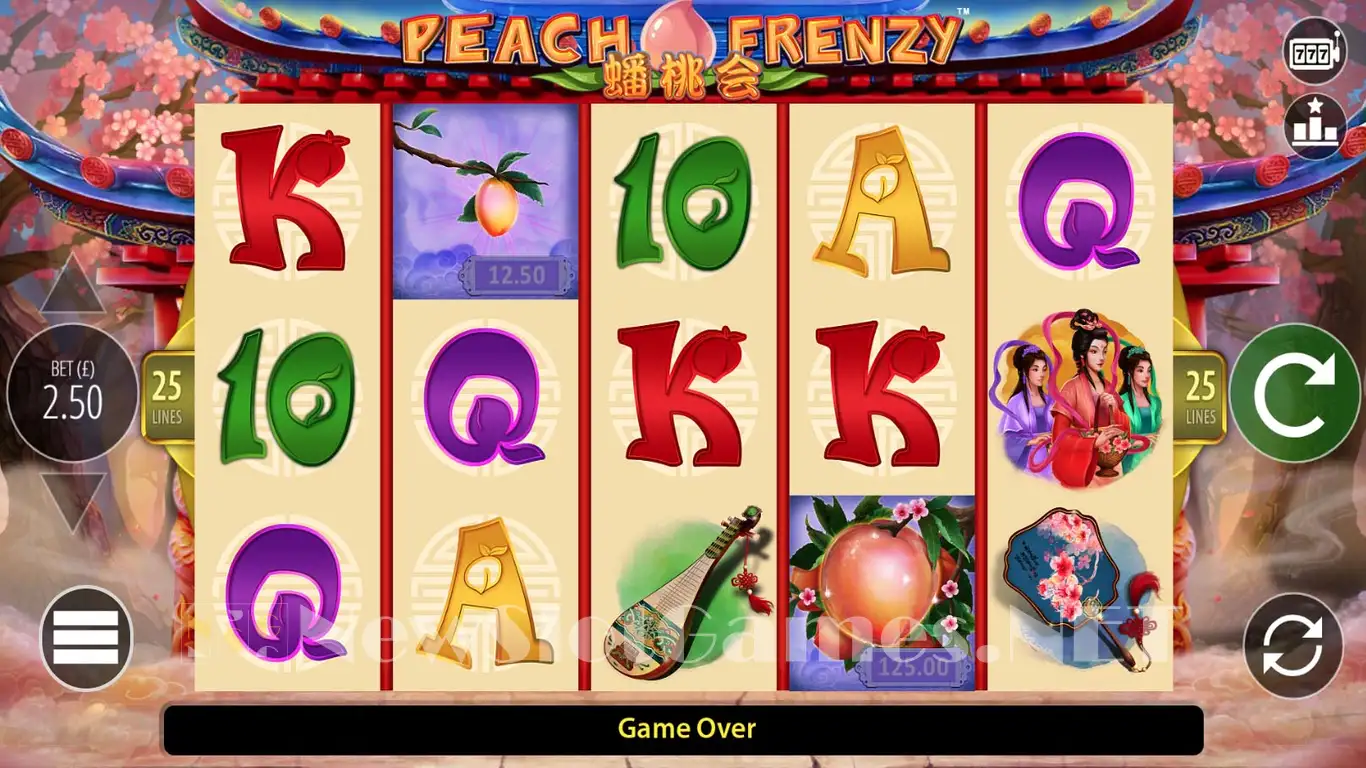This screenshot has width=1366, height=768.
Task: Click the right 25 Lines badge
Action: point(1200,396)
